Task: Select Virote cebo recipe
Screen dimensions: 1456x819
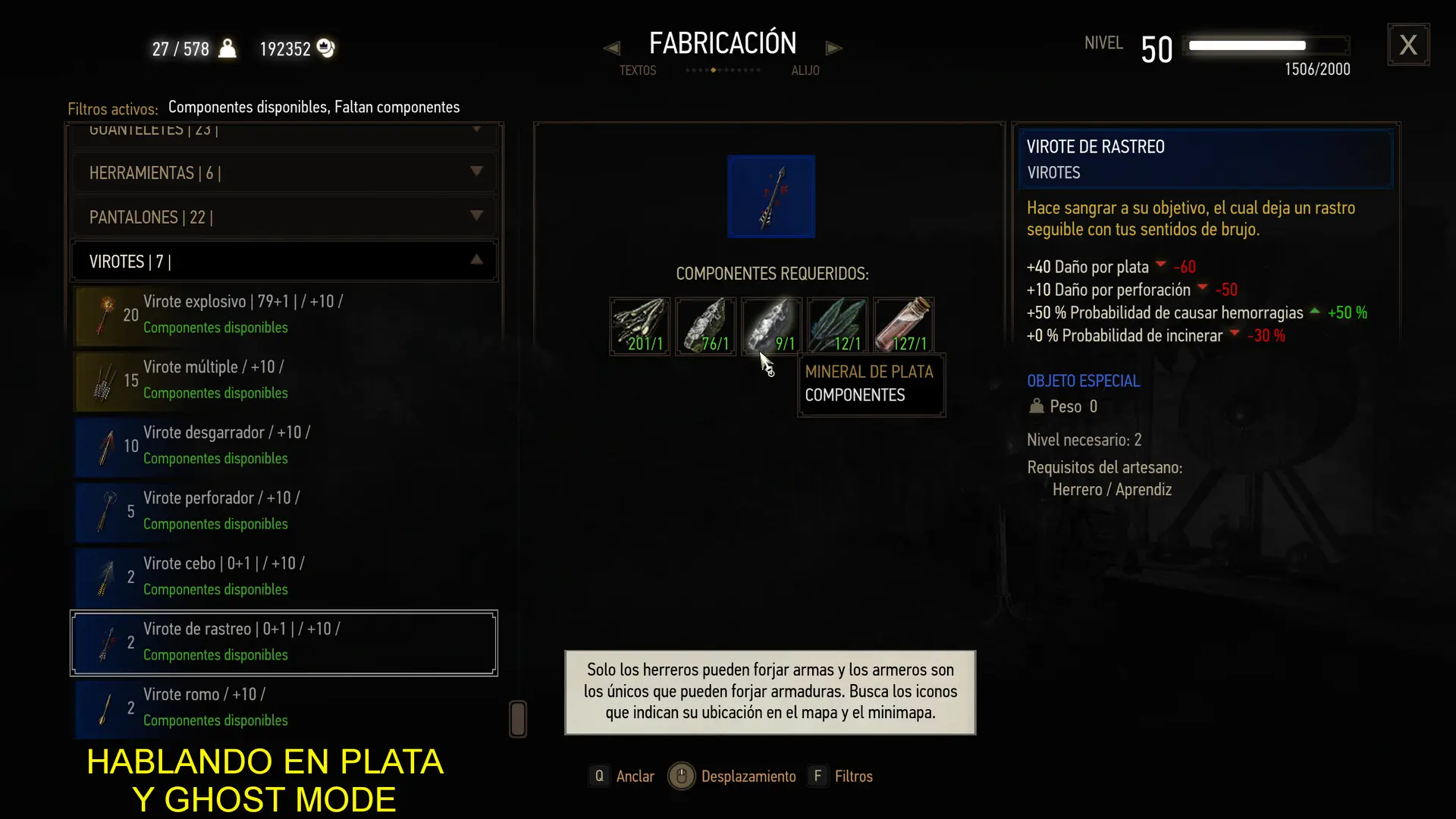Action: point(285,576)
